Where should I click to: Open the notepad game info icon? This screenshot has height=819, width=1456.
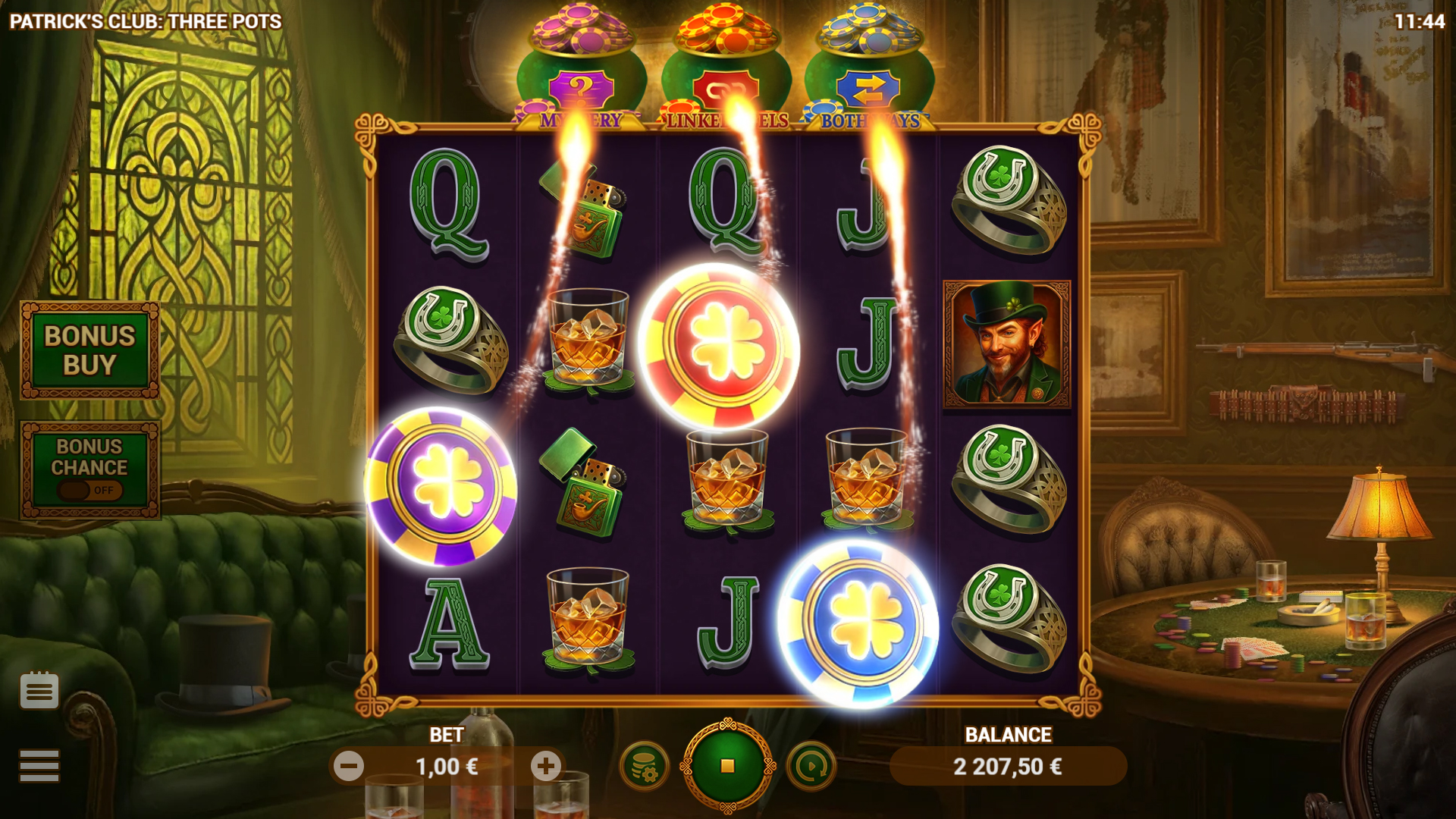[x=39, y=690]
